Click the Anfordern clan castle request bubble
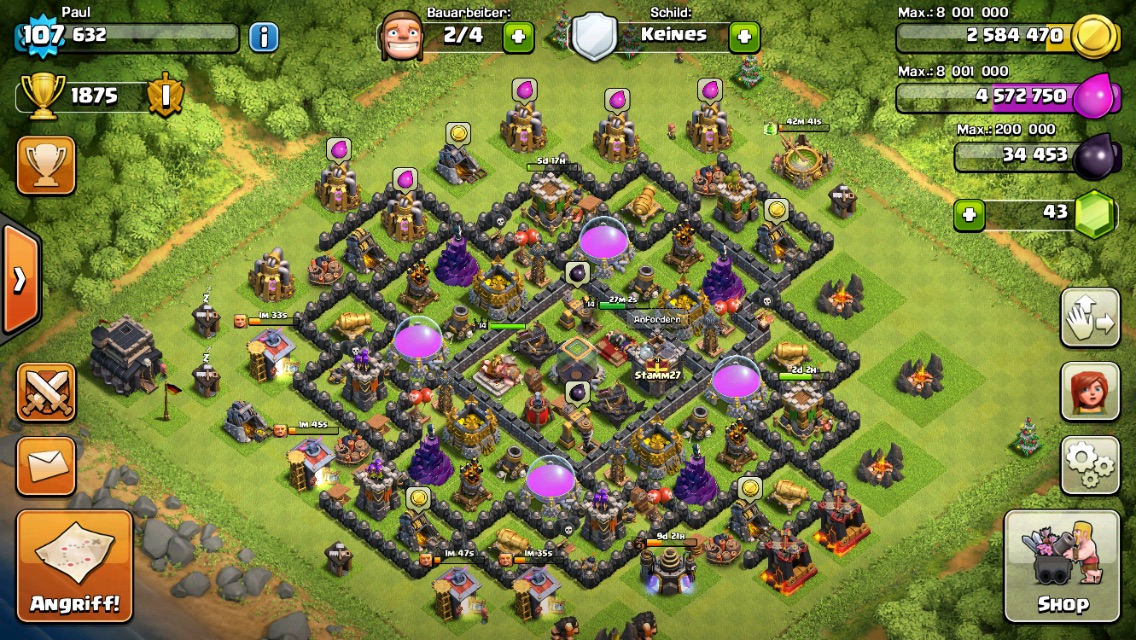Screen dimensions: 1136x640 (x=657, y=320)
